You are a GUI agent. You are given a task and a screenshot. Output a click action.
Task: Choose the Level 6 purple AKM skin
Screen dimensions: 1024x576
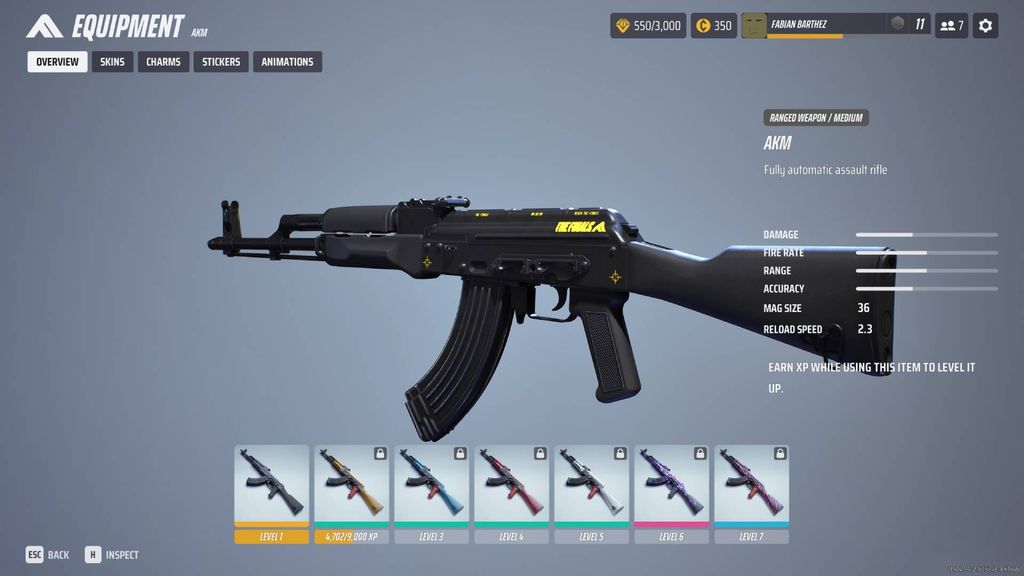(x=672, y=485)
